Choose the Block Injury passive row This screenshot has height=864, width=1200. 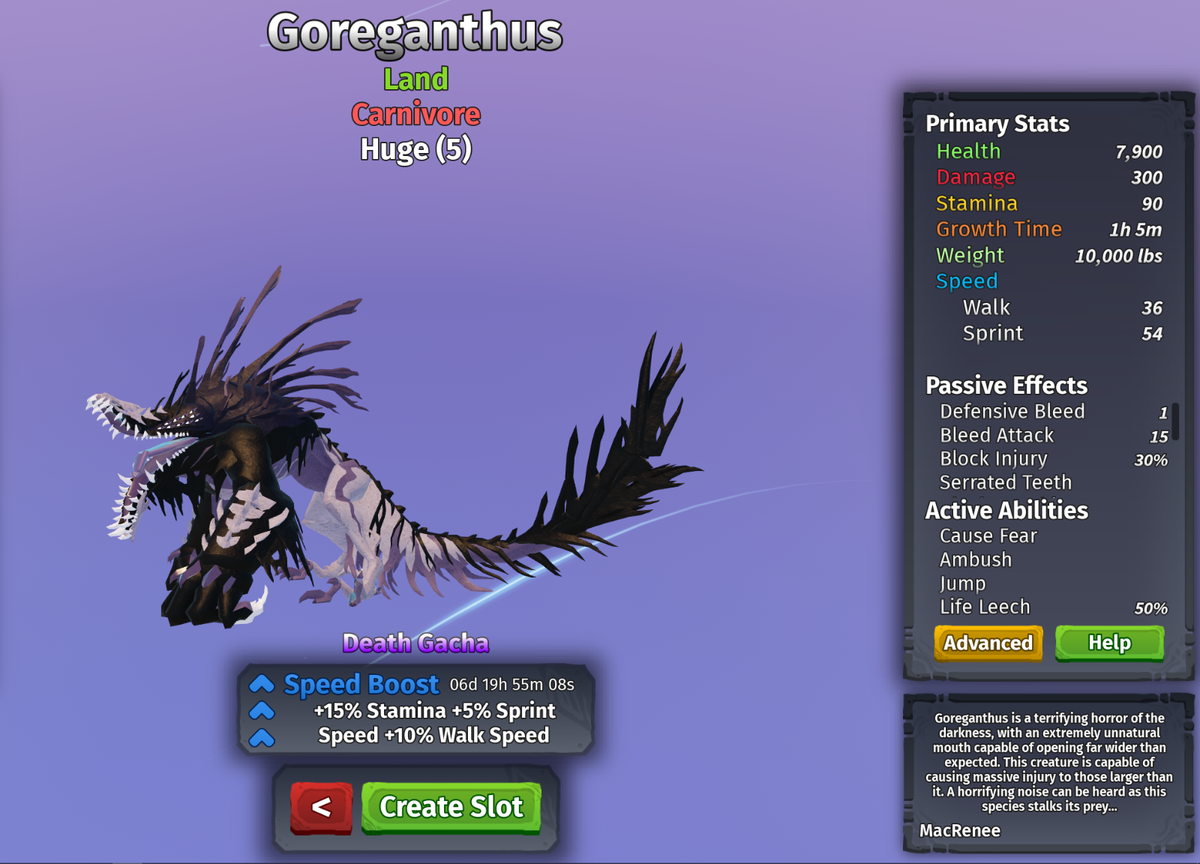click(x=994, y=459)
